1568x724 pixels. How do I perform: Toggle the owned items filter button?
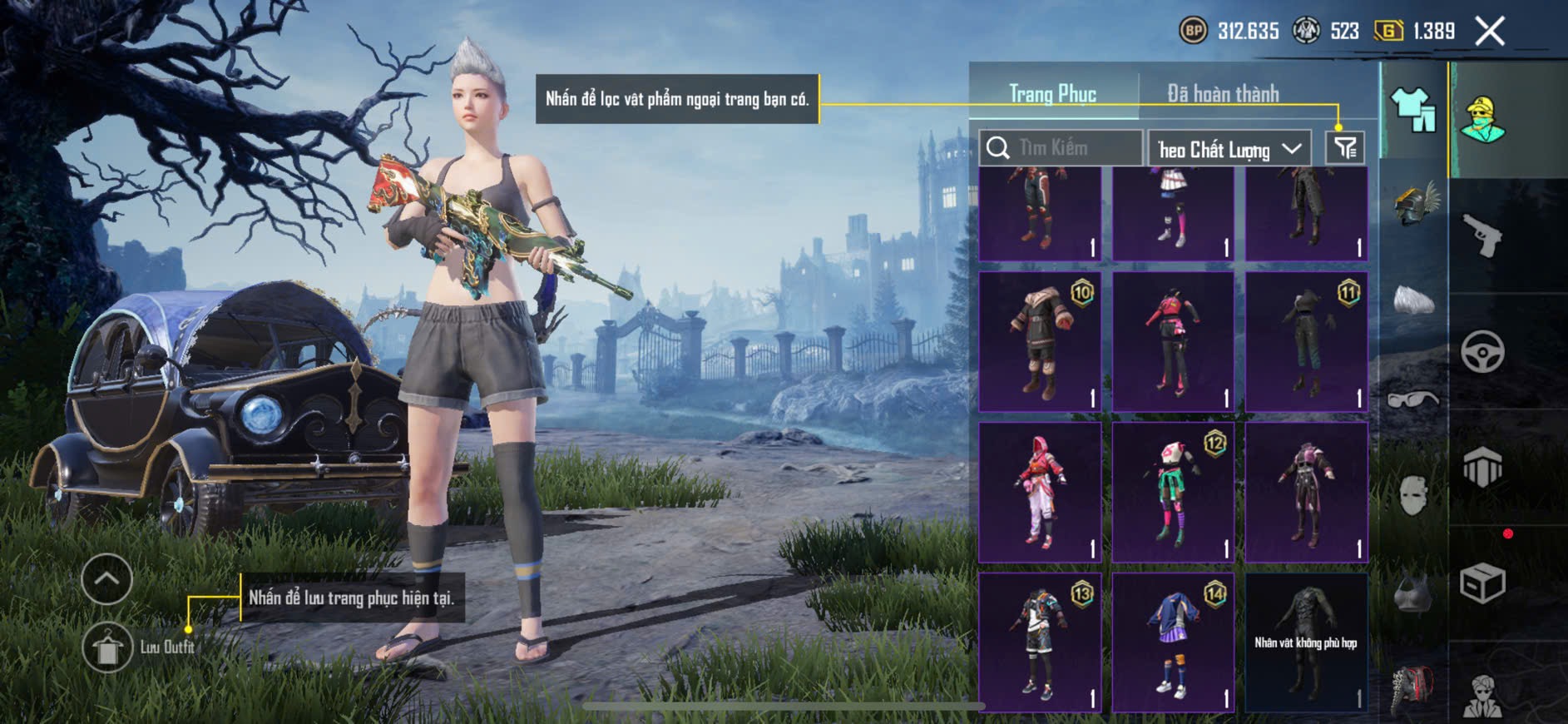(x=1344, y=148)
